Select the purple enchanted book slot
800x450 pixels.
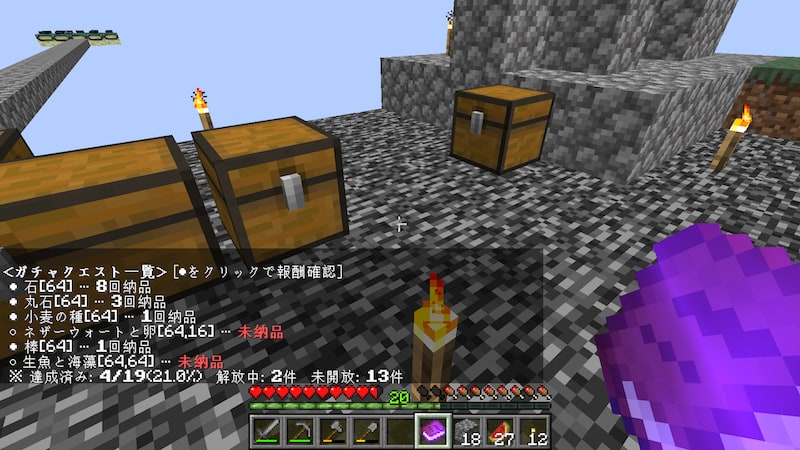click(433, 431)
